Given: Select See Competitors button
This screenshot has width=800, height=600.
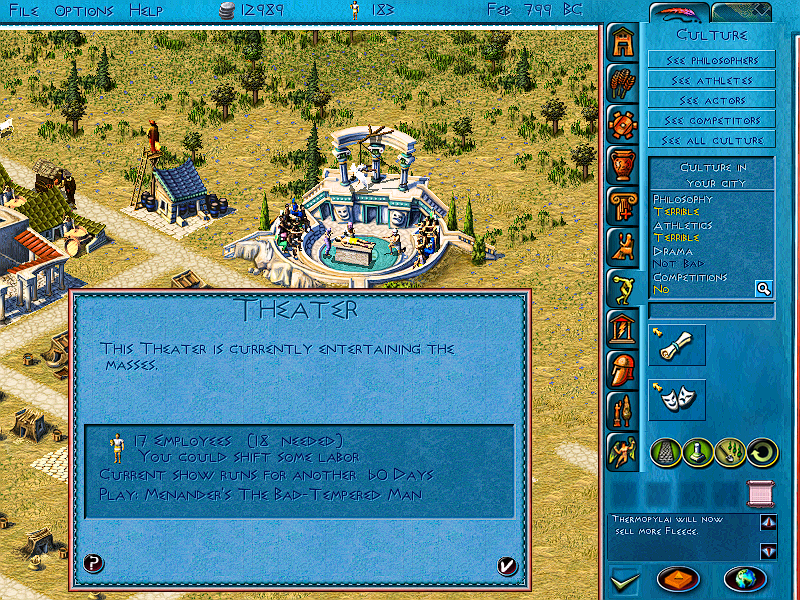Looking at the screenshot, I should tap(711, 120).
